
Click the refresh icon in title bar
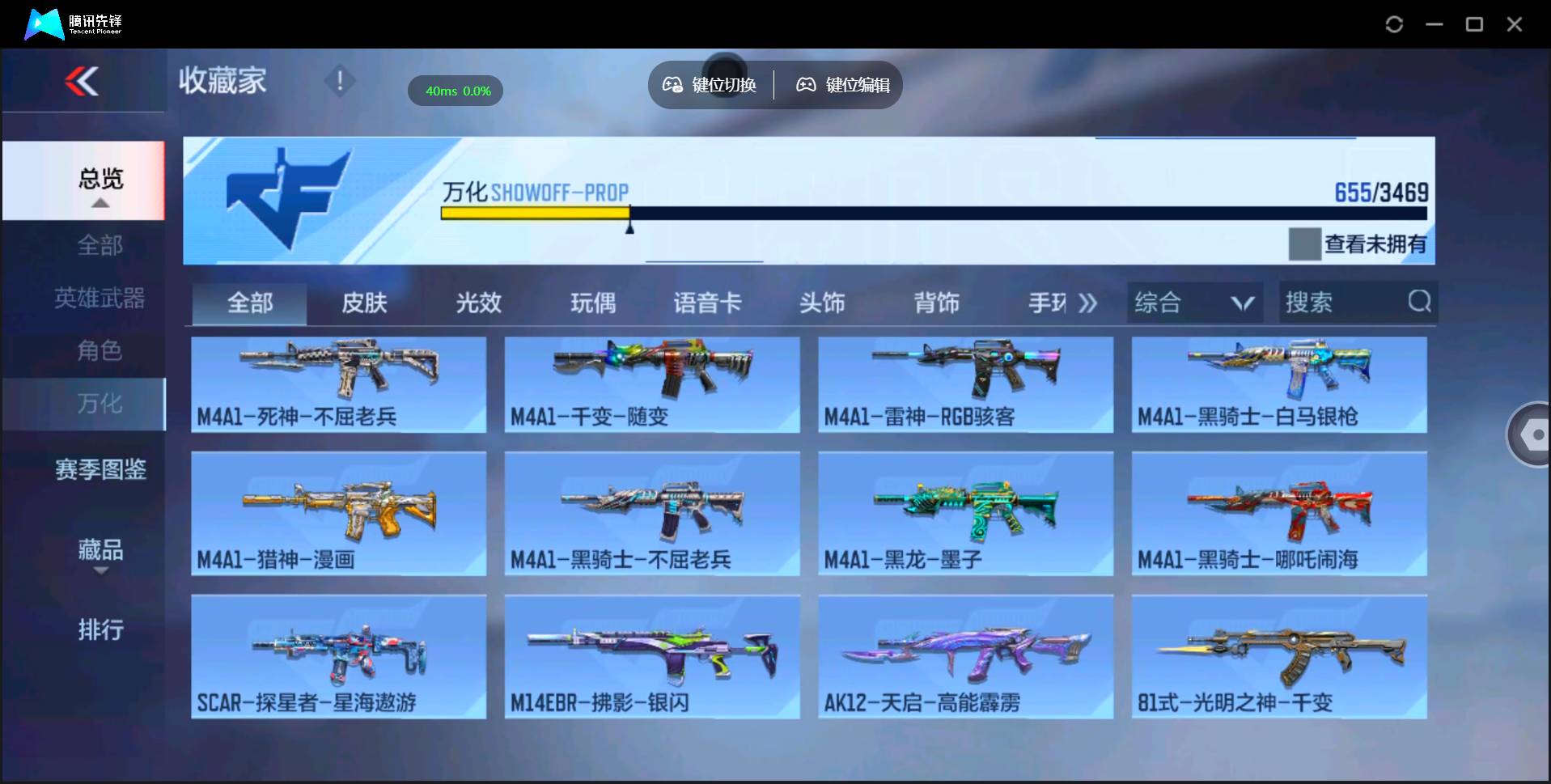1394,24
